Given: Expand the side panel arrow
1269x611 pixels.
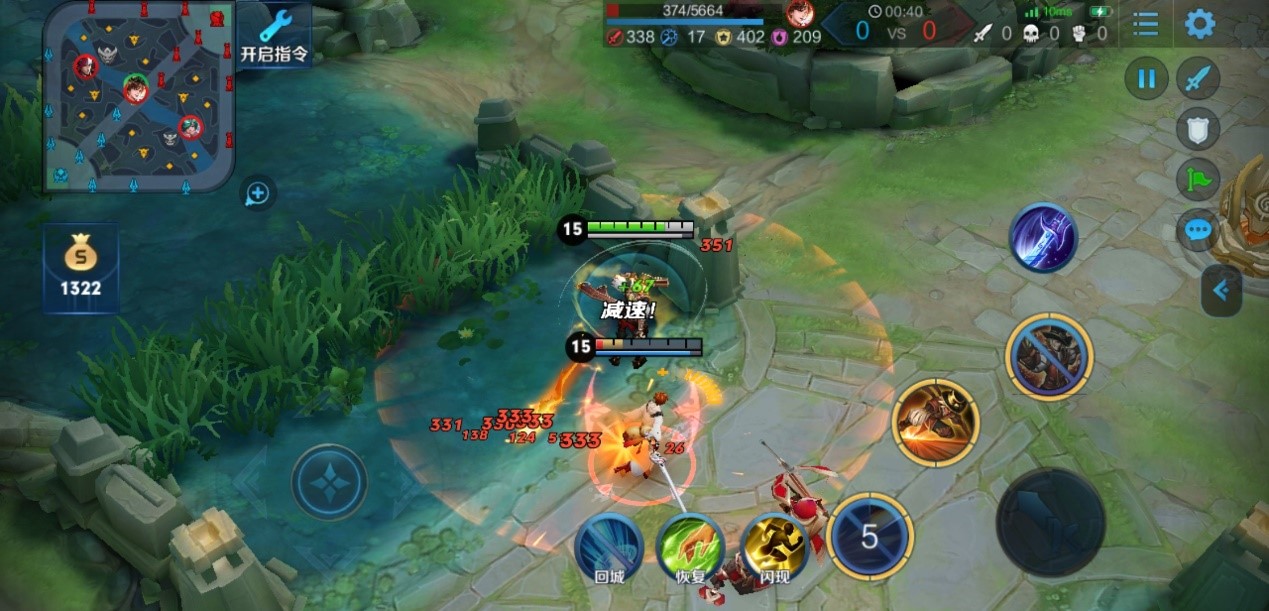Looking at the screenshot, I should coord(1222,291).
